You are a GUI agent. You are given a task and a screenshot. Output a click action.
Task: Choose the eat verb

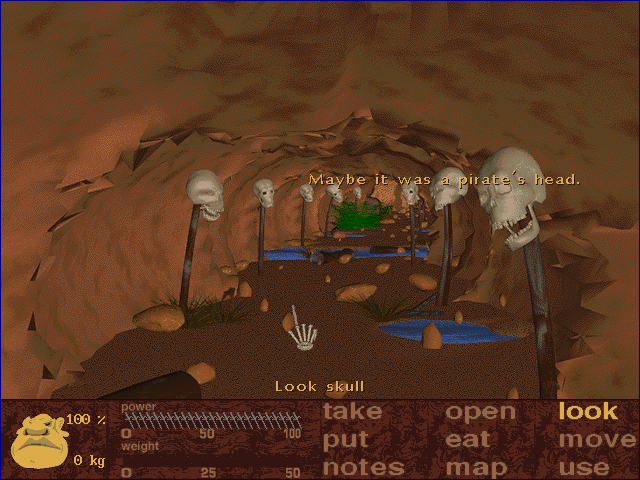point(468,439)
